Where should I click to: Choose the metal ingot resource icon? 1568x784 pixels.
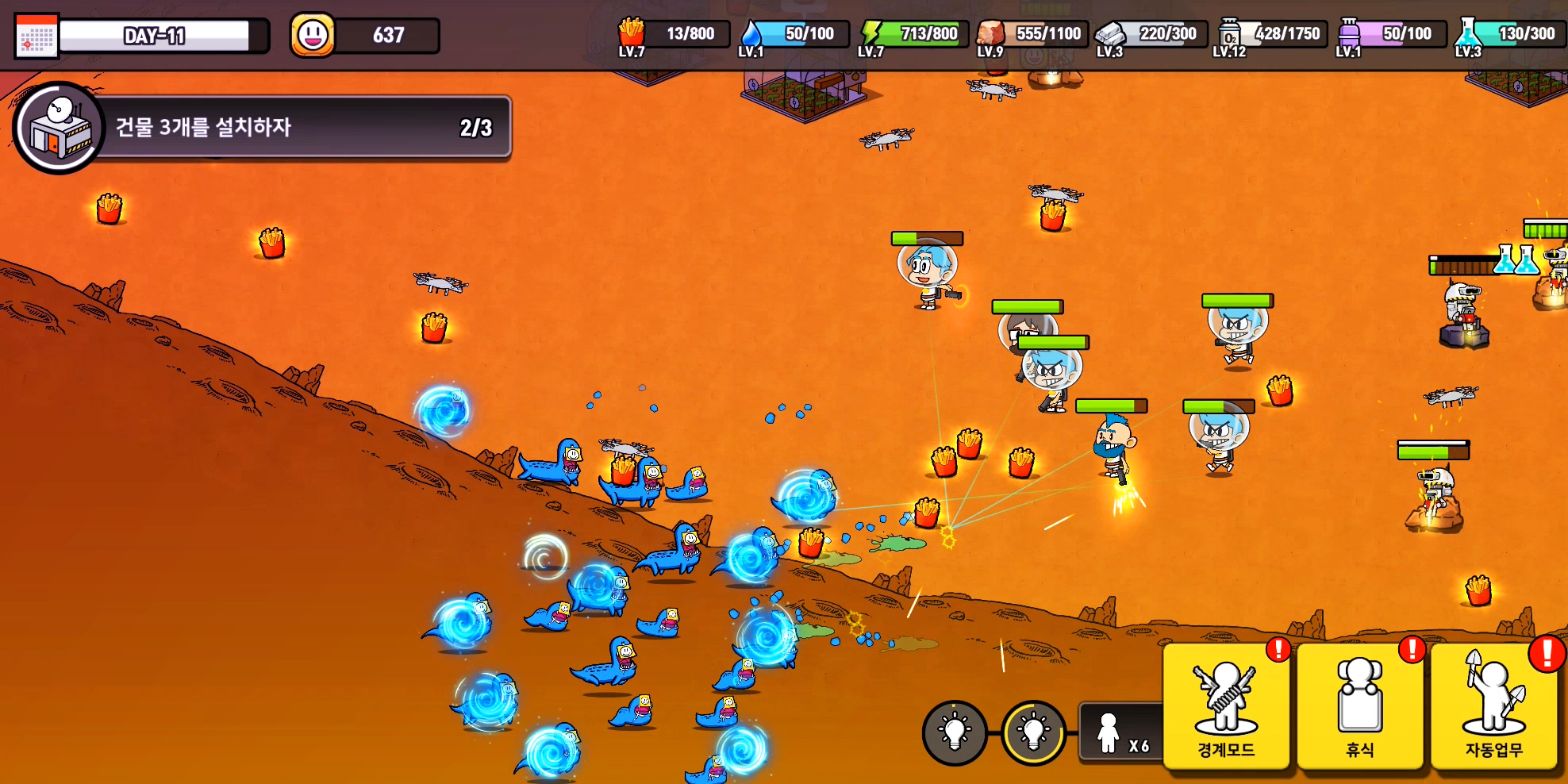1110,34
